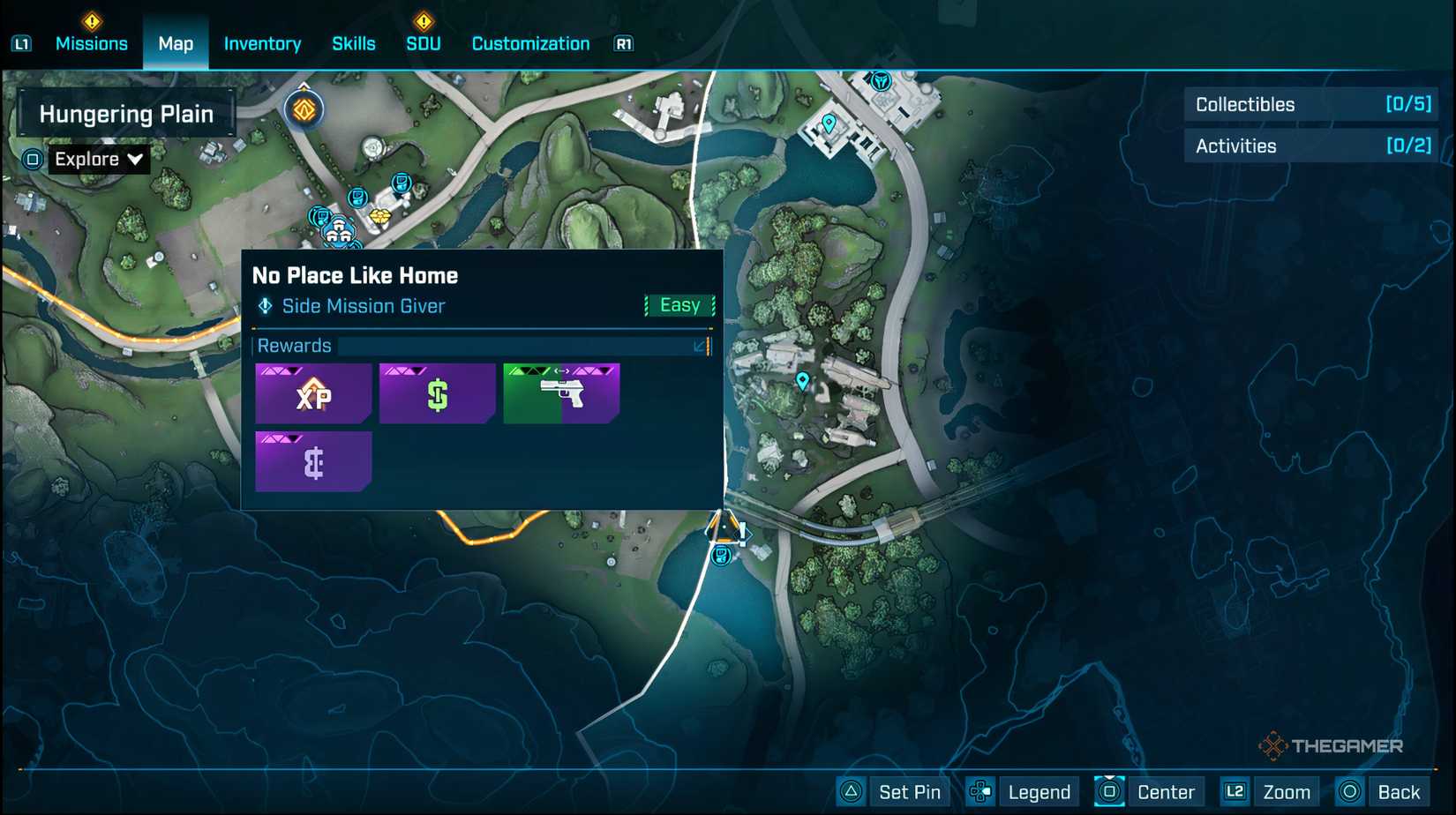Click the cash reward icon in Rewards
The image size is (1456, 815).
tap(437, 393)
